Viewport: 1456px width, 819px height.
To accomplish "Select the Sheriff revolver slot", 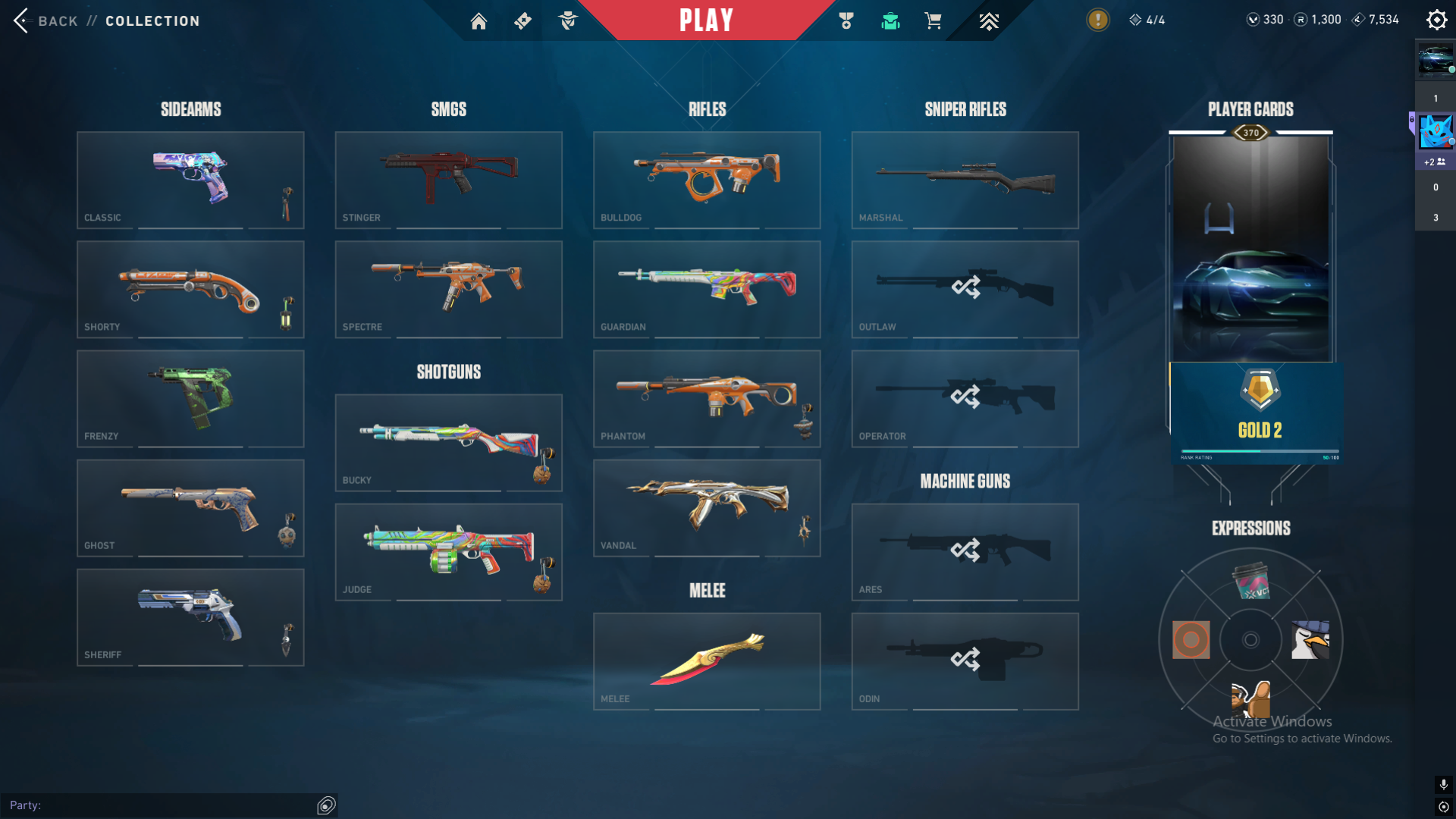I will tap(190, 617).
